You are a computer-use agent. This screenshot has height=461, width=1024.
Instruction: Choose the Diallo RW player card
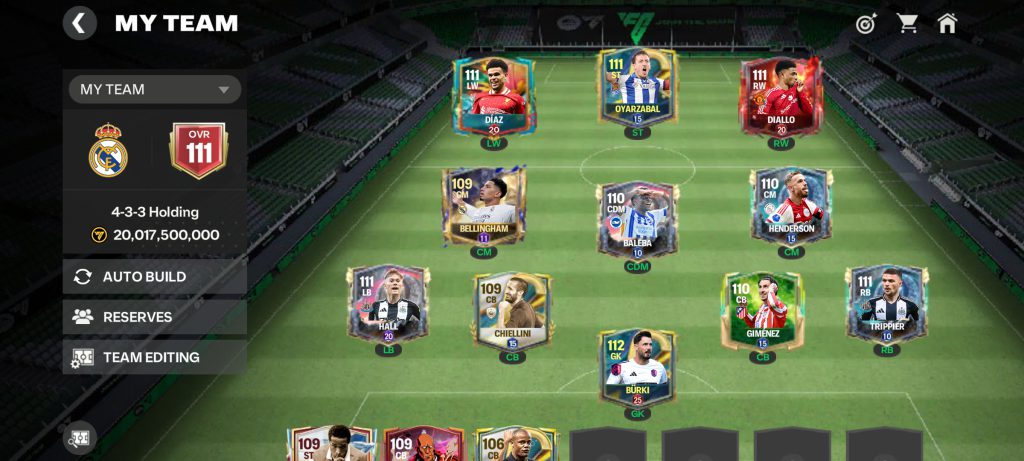(781, 96)
